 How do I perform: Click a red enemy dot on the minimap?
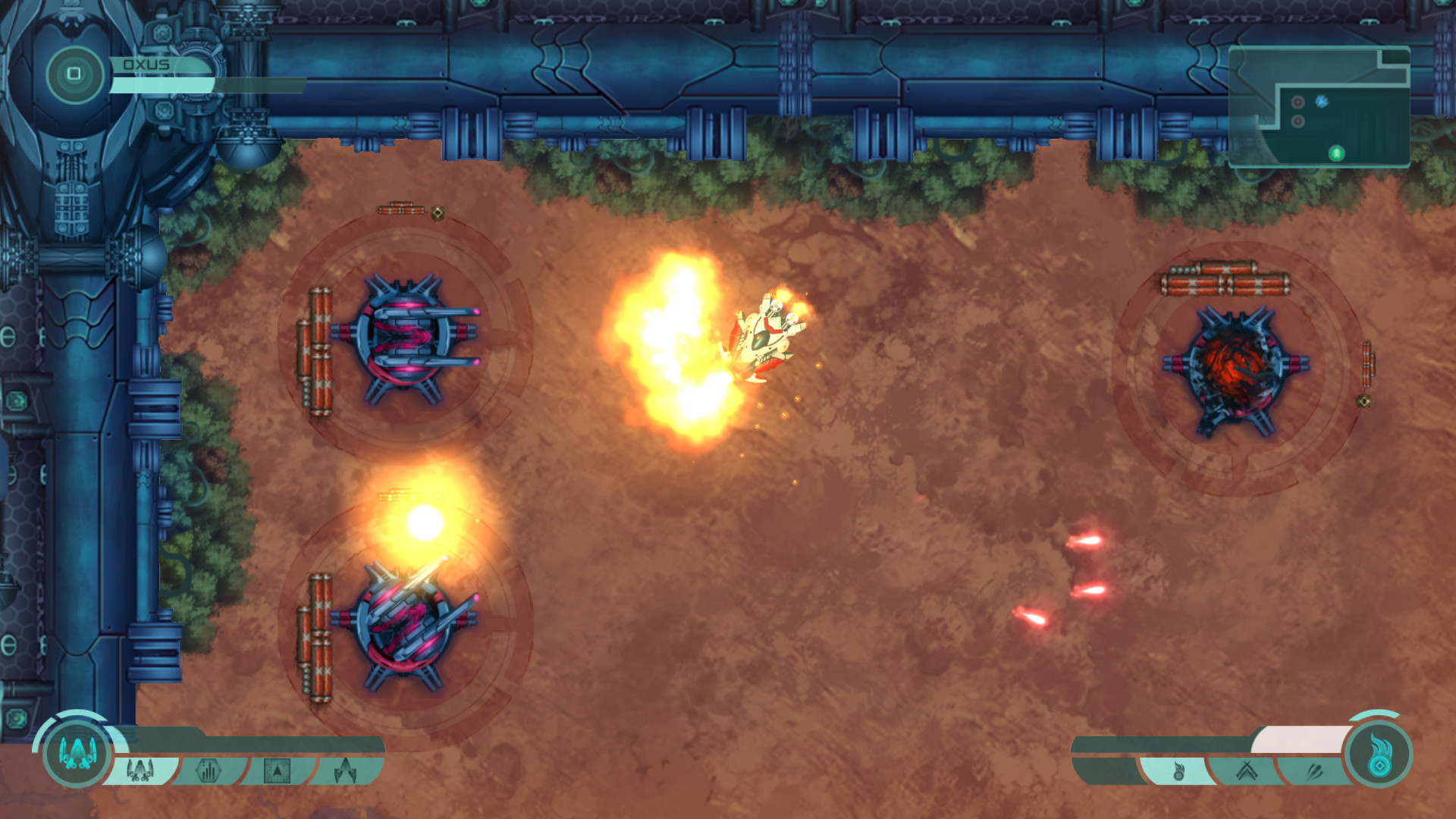(1298, 102)
